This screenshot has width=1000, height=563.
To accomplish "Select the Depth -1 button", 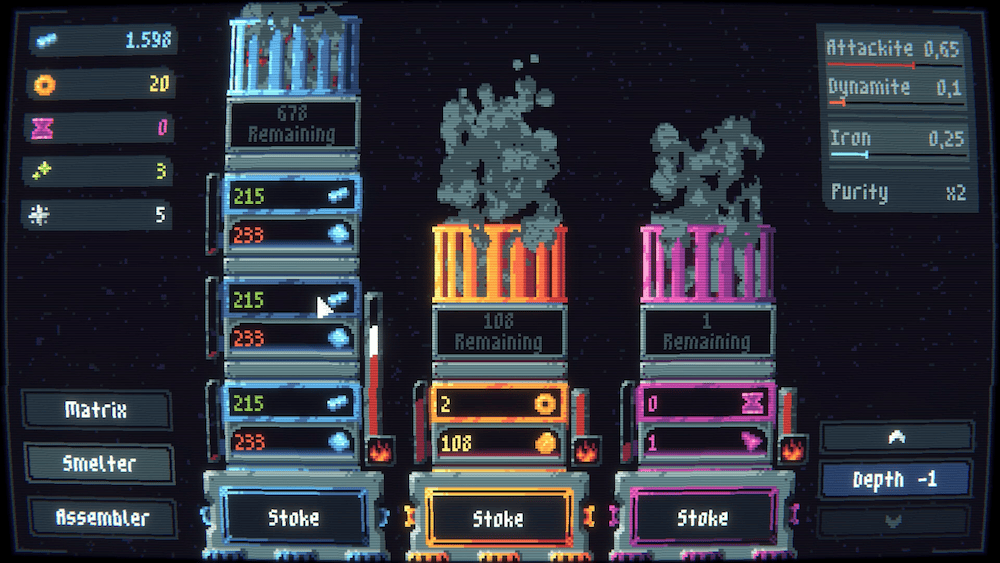I will (x=895, y=479).
